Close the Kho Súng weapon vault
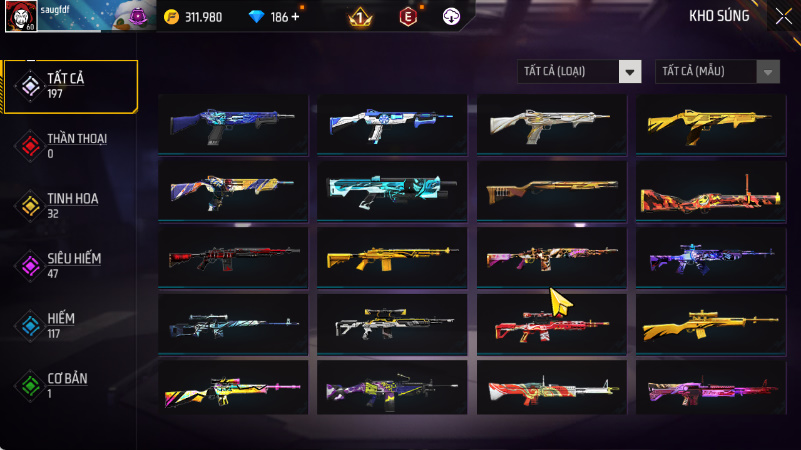This screenshot has height=450, width=801. tap(783, 16)
